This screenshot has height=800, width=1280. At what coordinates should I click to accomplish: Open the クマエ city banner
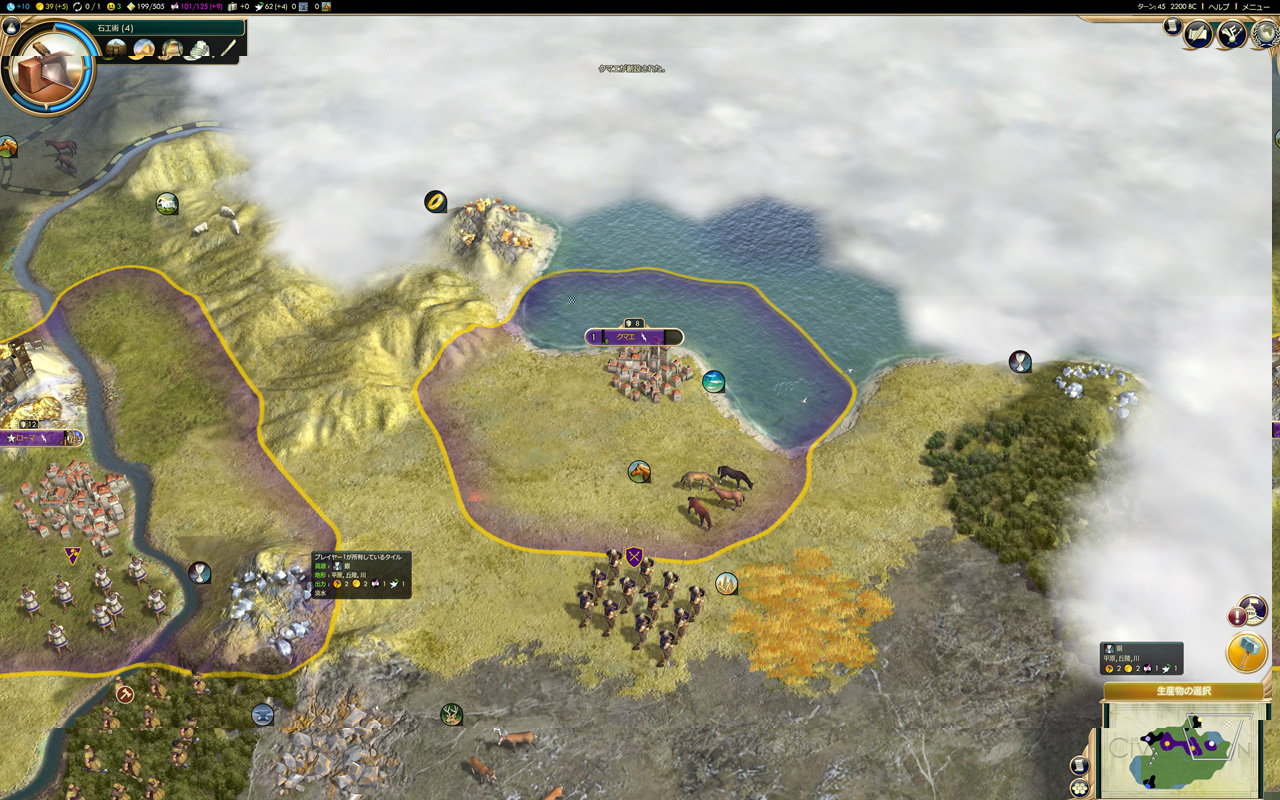pyautogui.click(x=634, y=337)
